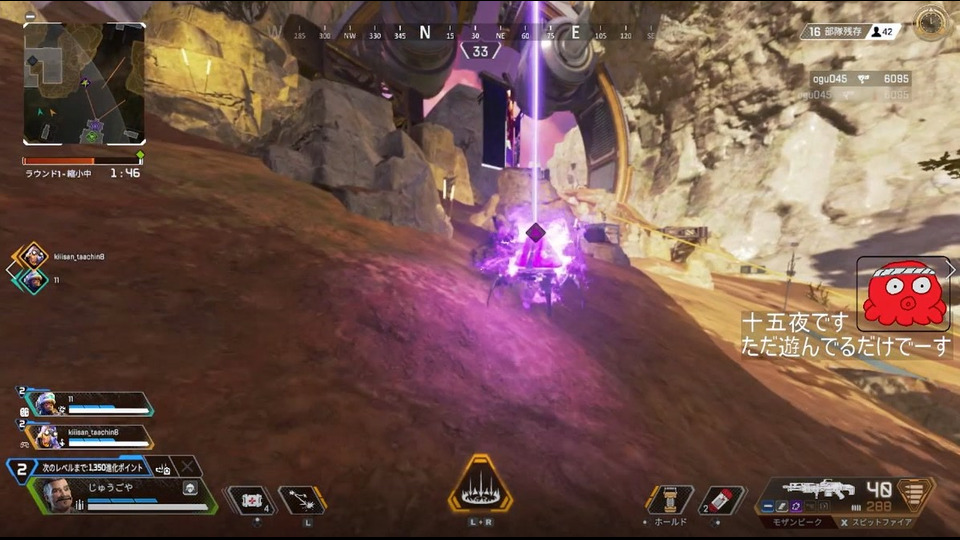Select teammate kiiisan_taachin8's status panel

pyautogui.click(x=88, y=436)
